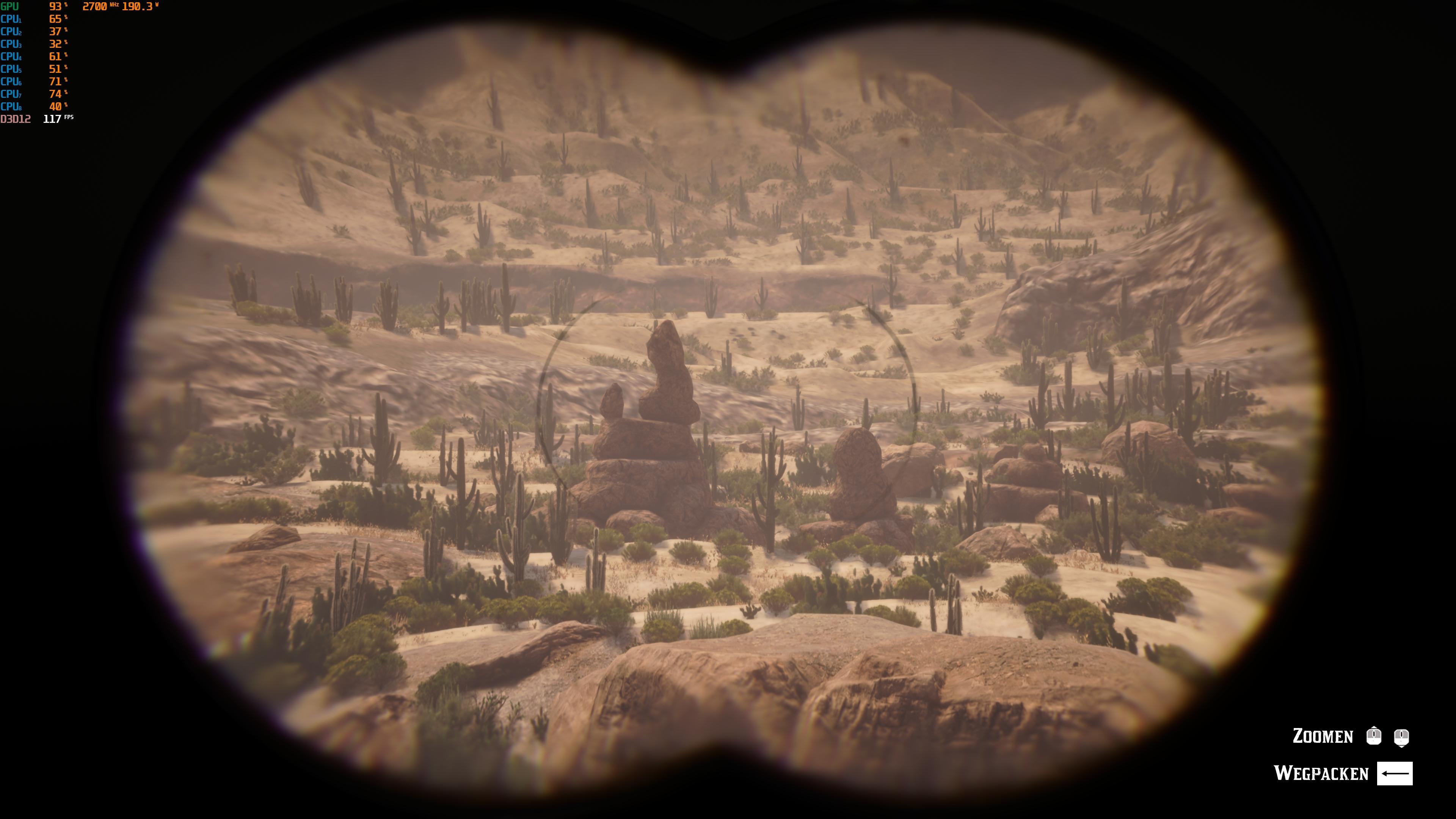Image resolution: width=1456 pixels, height=819 pixels.
Task: Click the CPU7 reading of 74%
Action: (55, 94)
